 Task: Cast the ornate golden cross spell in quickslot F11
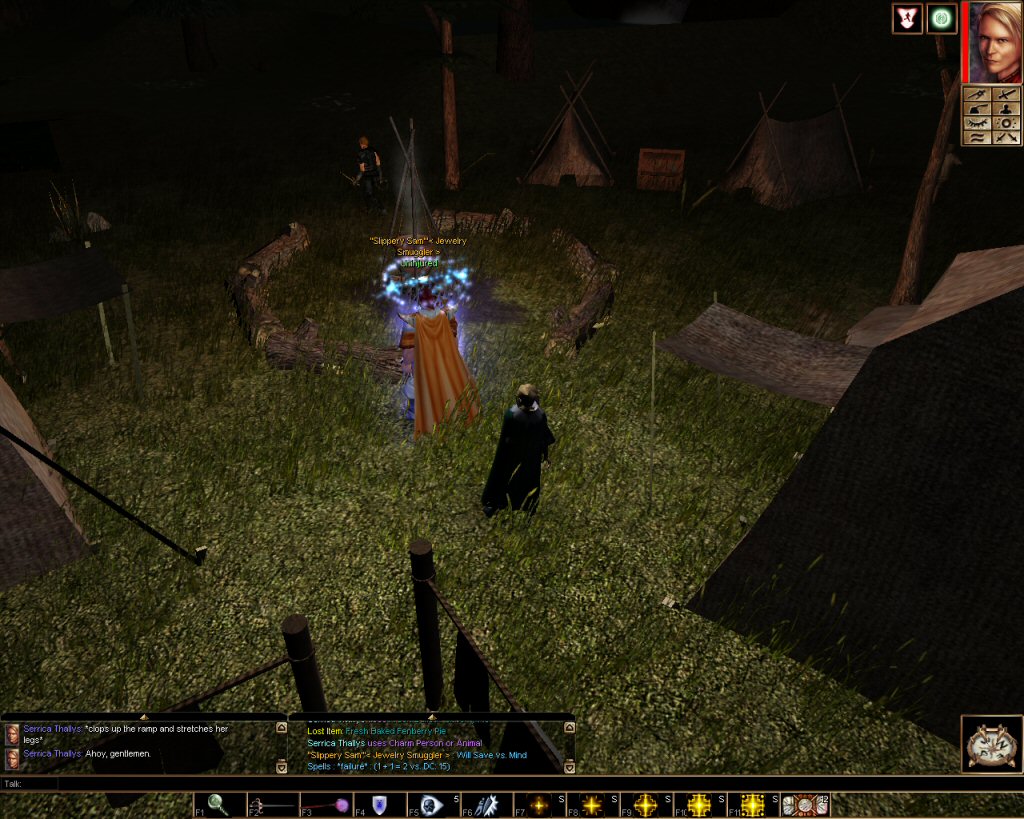click(753, 805)
